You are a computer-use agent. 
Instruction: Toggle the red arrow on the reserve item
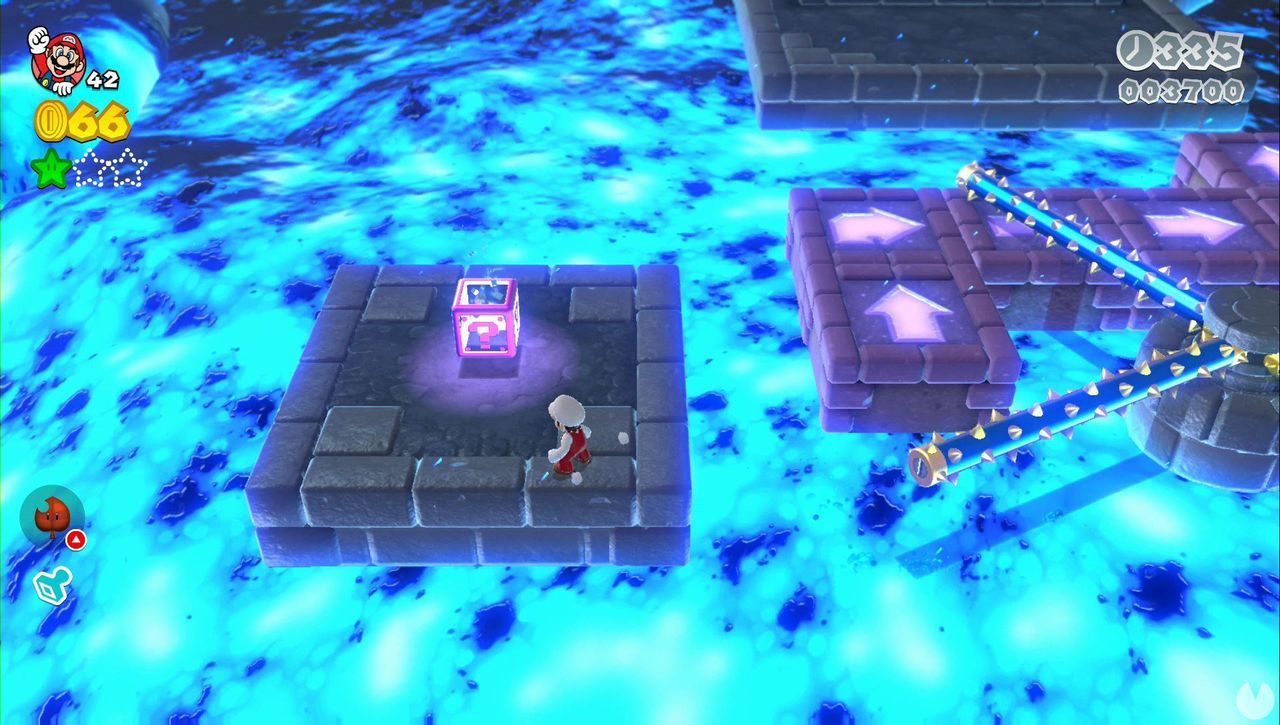76,539
